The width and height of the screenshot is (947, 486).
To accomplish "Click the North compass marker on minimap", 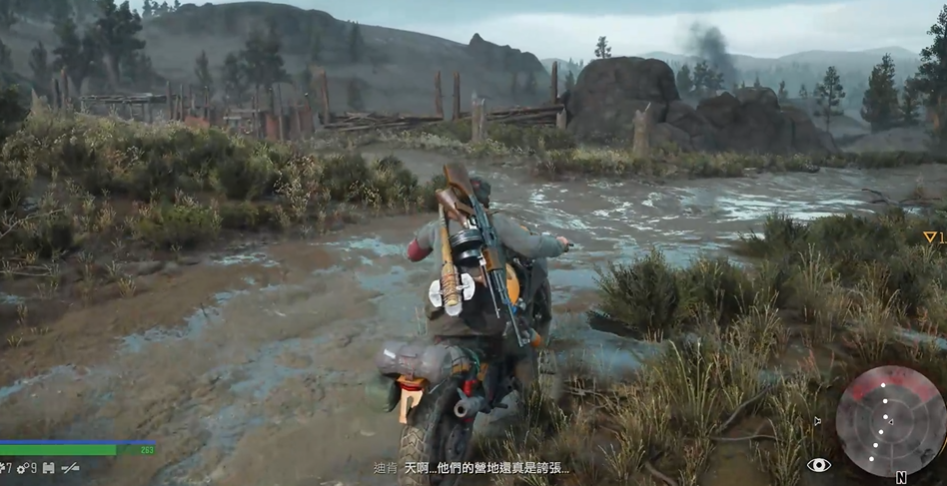I will (901, 477).
